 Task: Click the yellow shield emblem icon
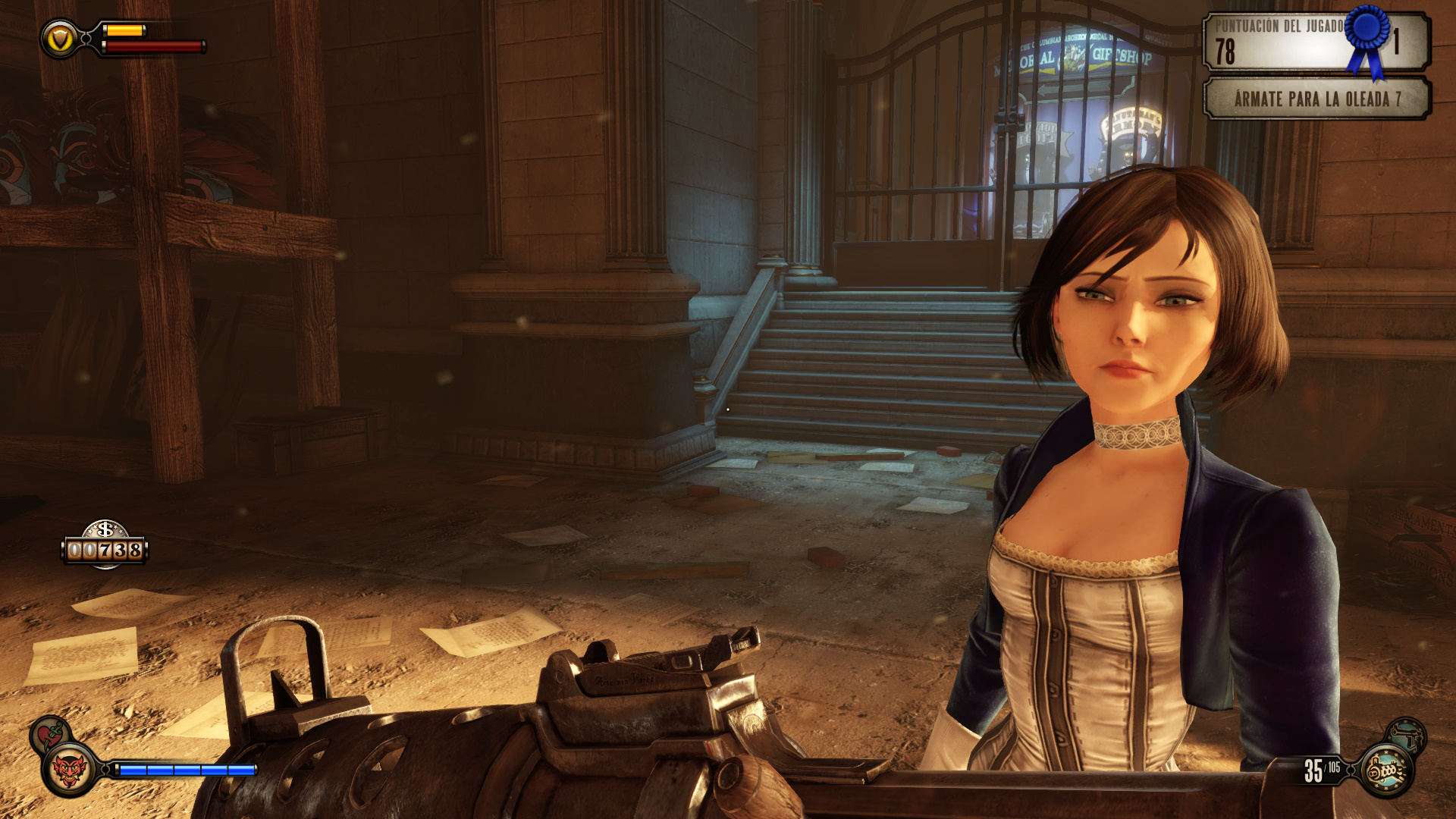coord(60,38)
